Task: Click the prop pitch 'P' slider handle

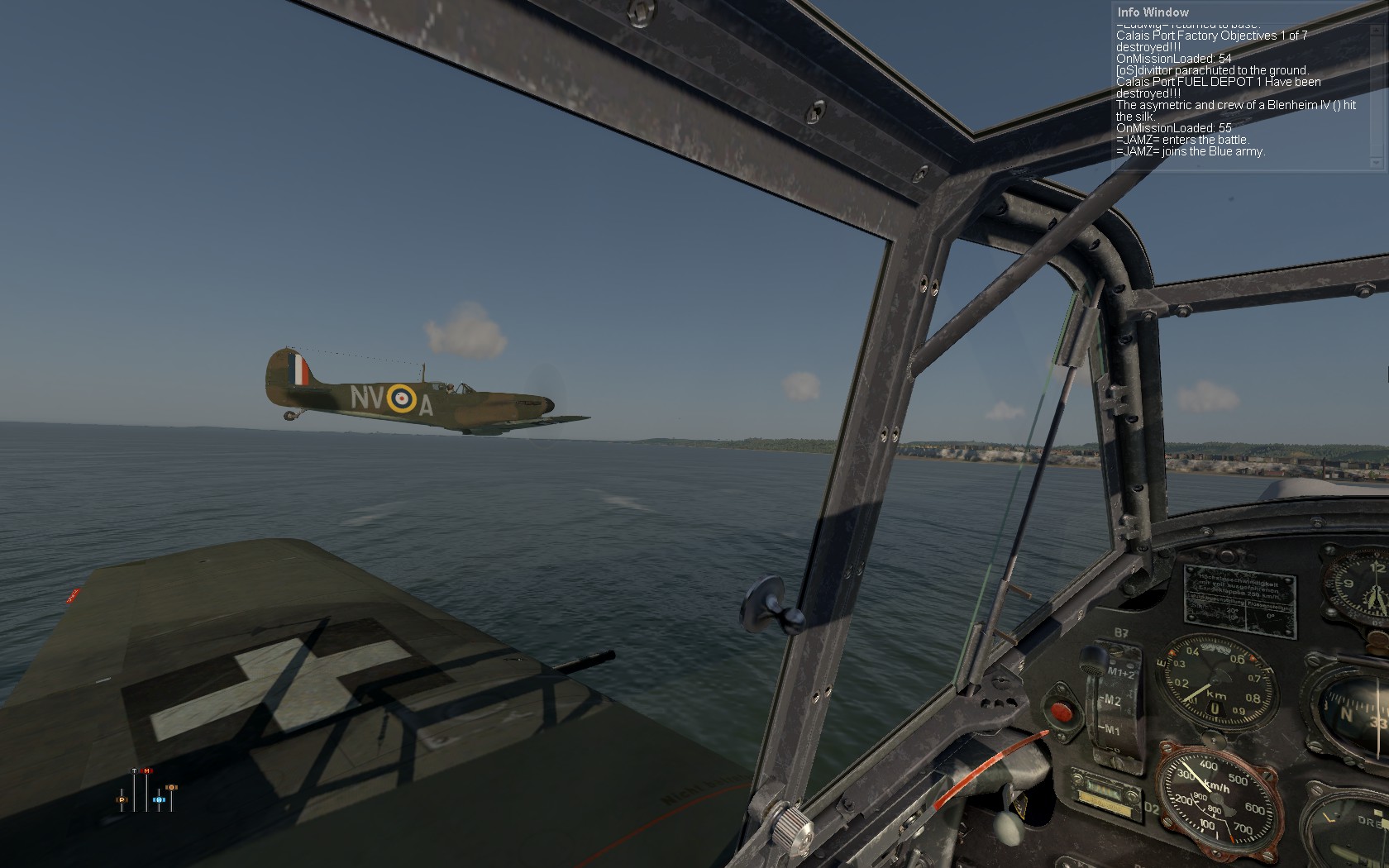Action: 122,800
